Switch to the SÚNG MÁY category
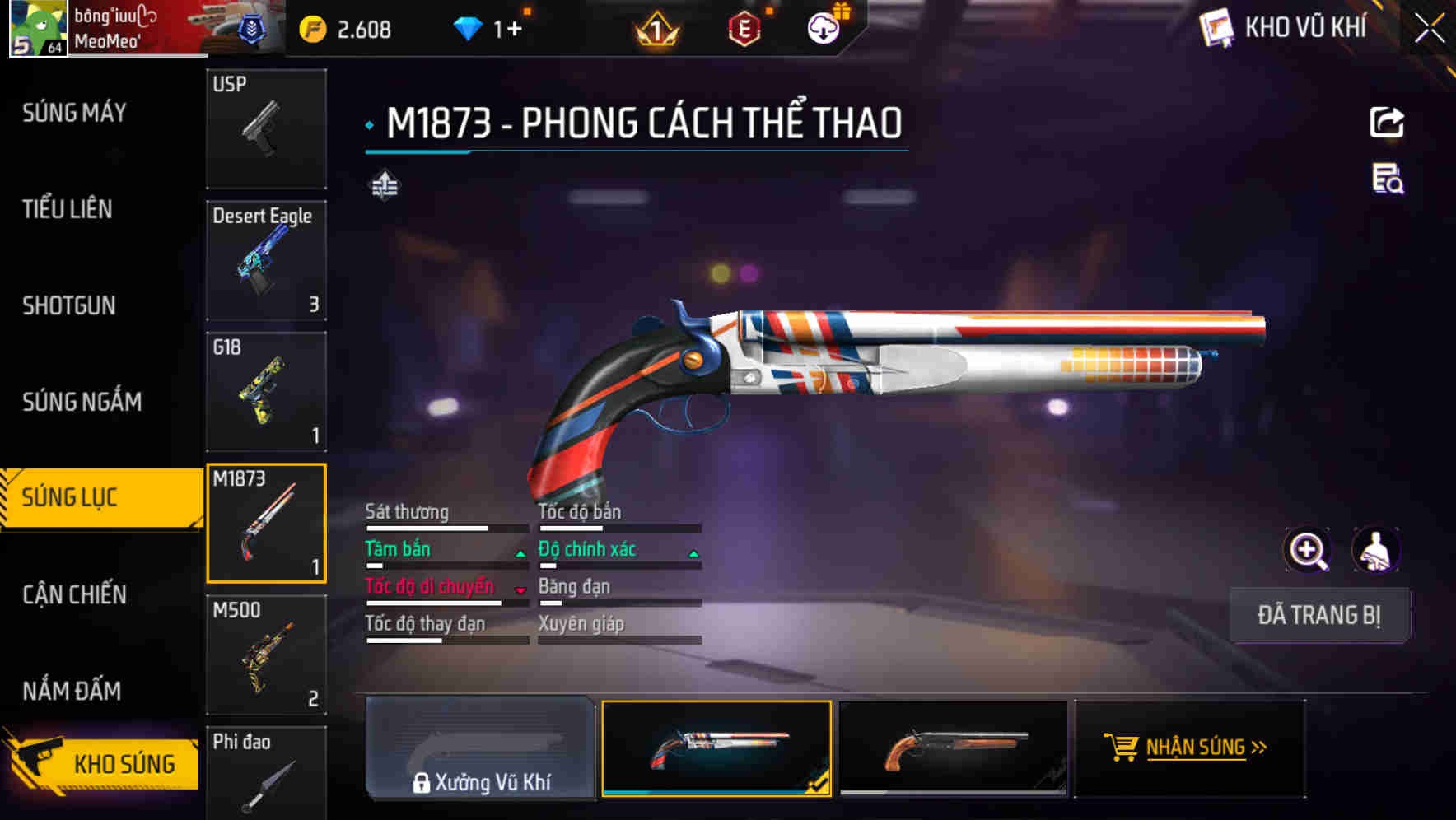The image size is (1456, 820). (75, 113)
